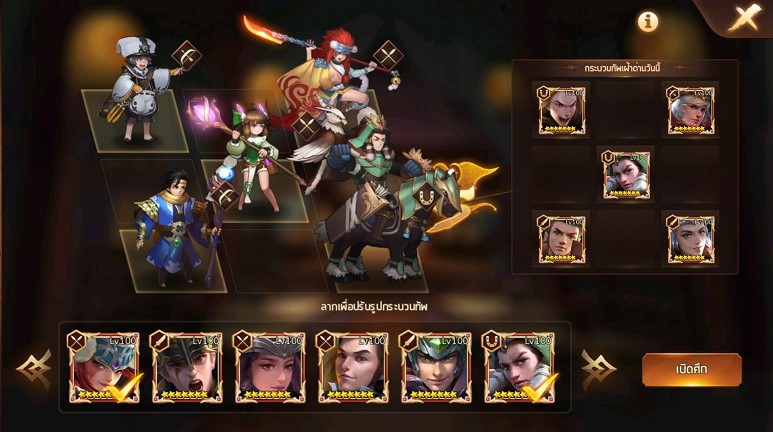Viewport: 773px width, 432px height.
Task: Open the info icon at the top
Action: tap(649, 21)
